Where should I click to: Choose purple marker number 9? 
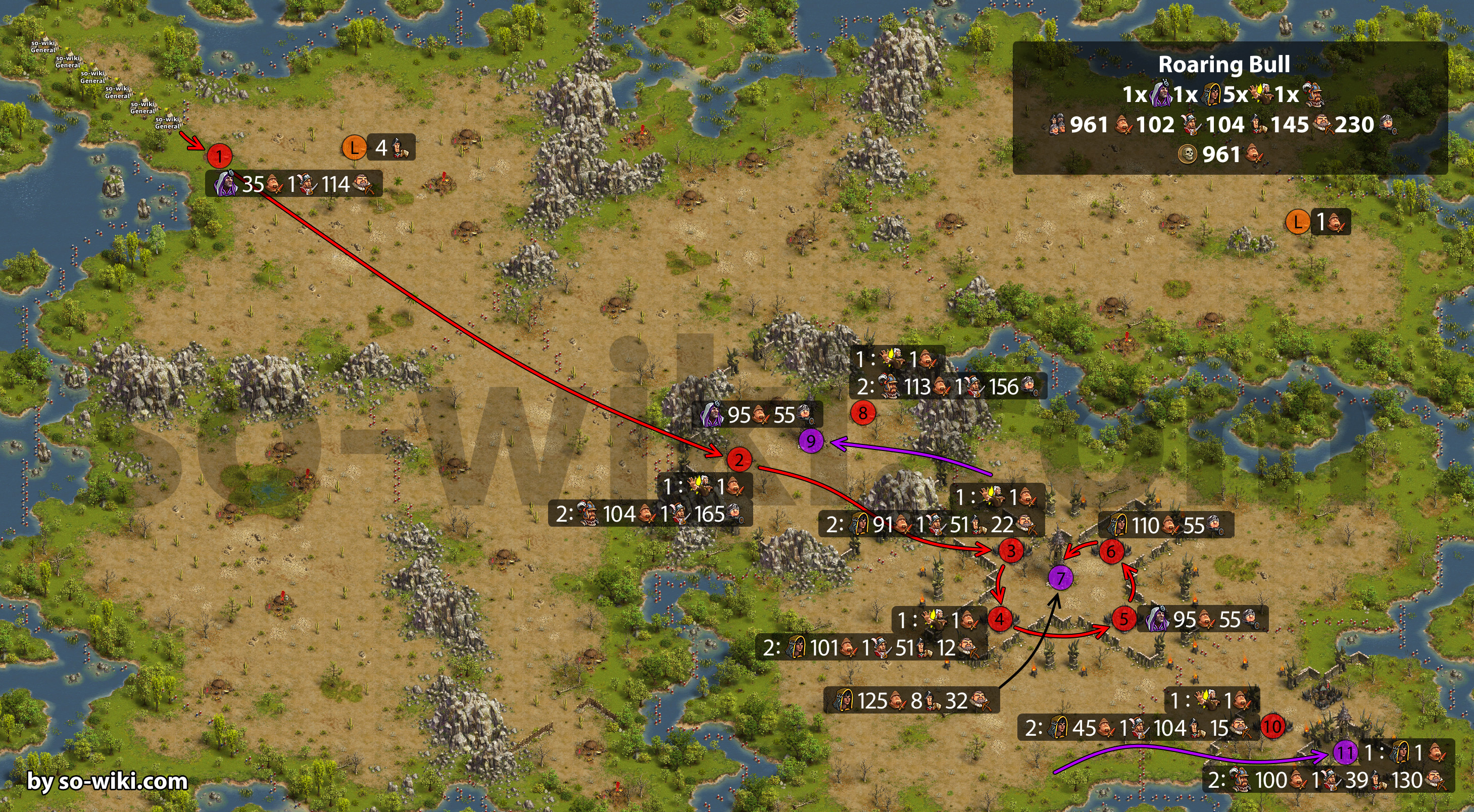[x=811, y=441]
